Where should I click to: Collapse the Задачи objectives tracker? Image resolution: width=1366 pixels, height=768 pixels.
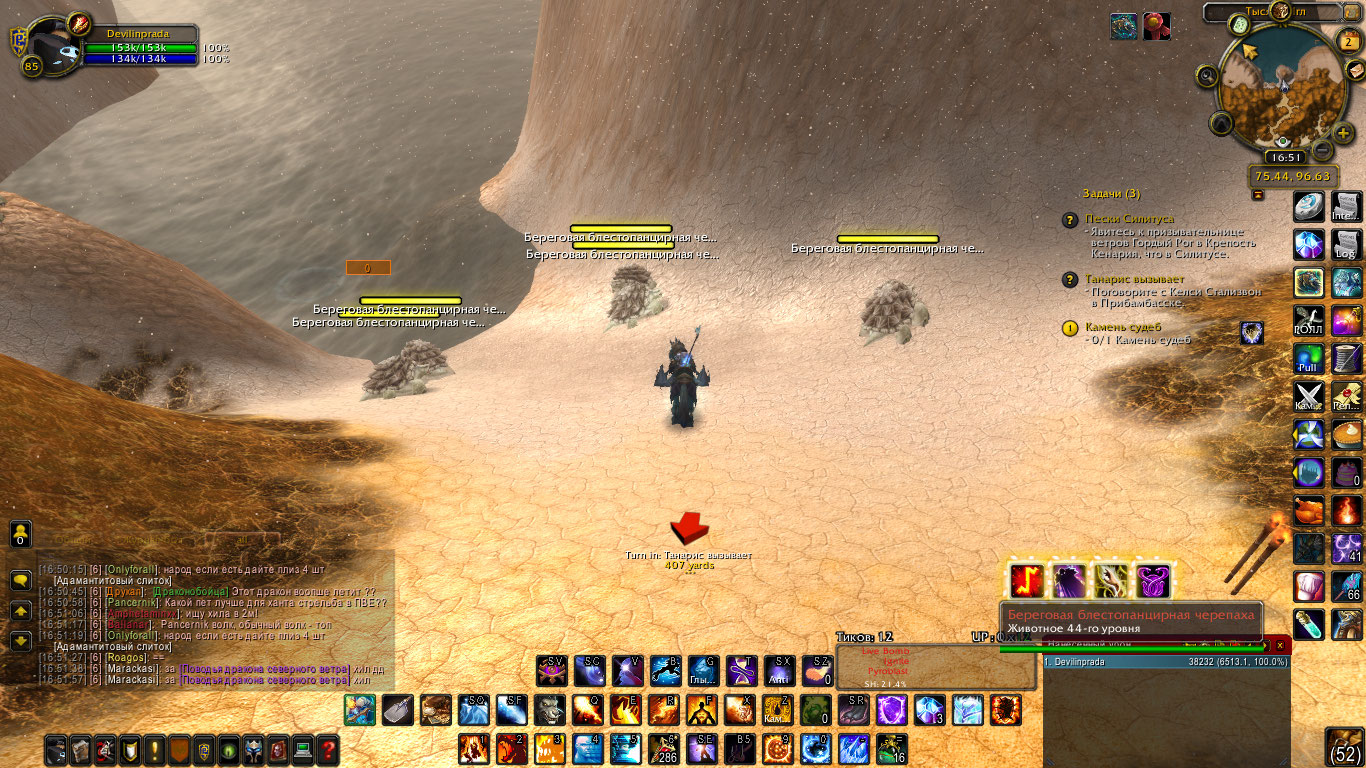(x=1258, y=194)
